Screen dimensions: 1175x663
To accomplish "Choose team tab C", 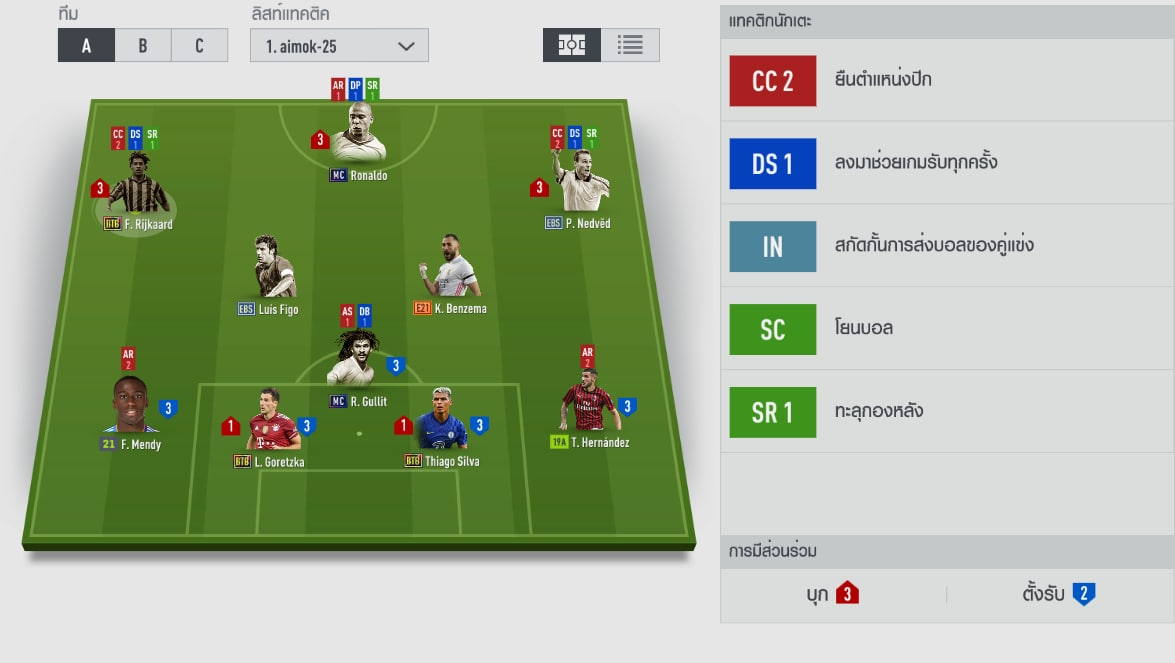I will click(199, 45).
